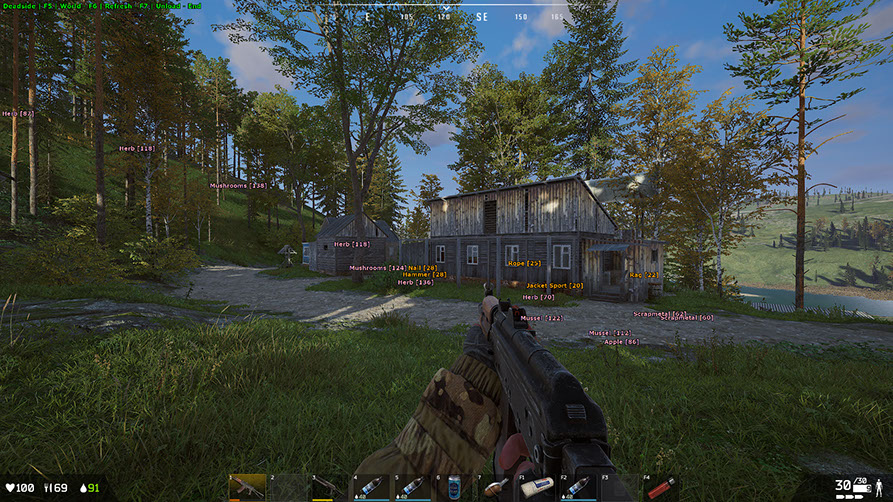
Task: Choose the red item in the F4 slot
Action: click(661, 487)
